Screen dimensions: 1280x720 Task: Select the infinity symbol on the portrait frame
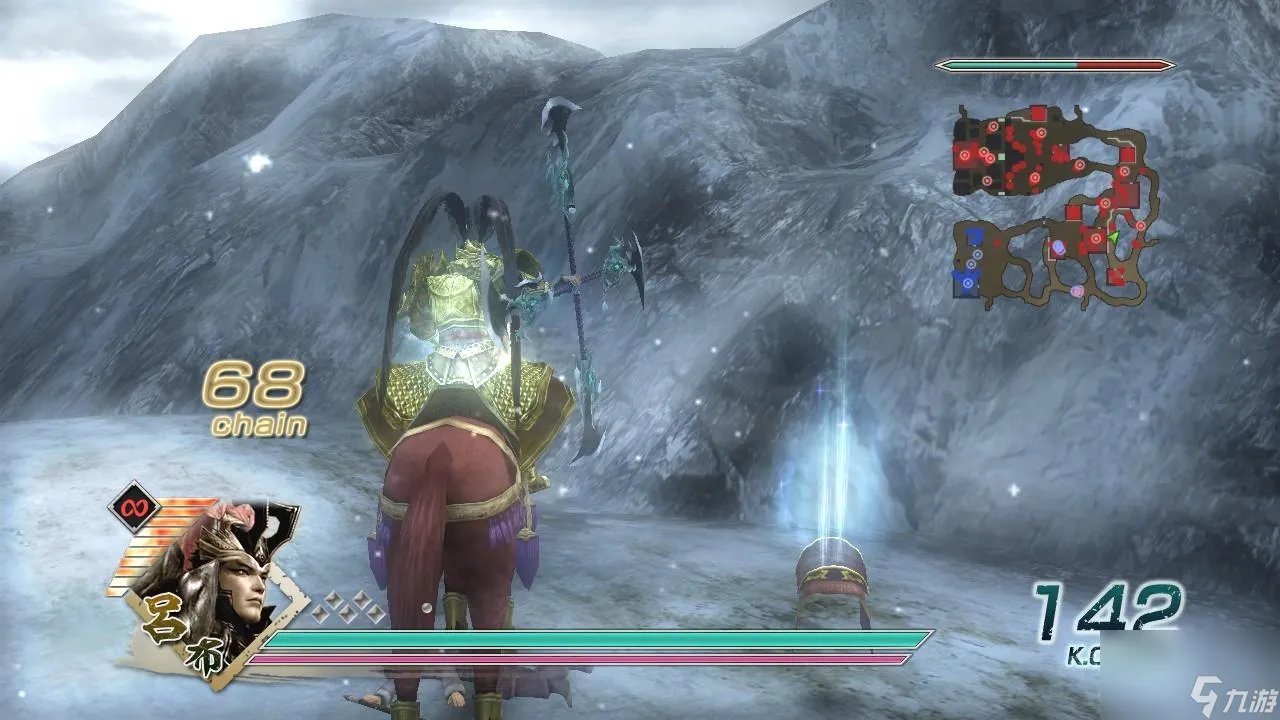coord(134,507)
